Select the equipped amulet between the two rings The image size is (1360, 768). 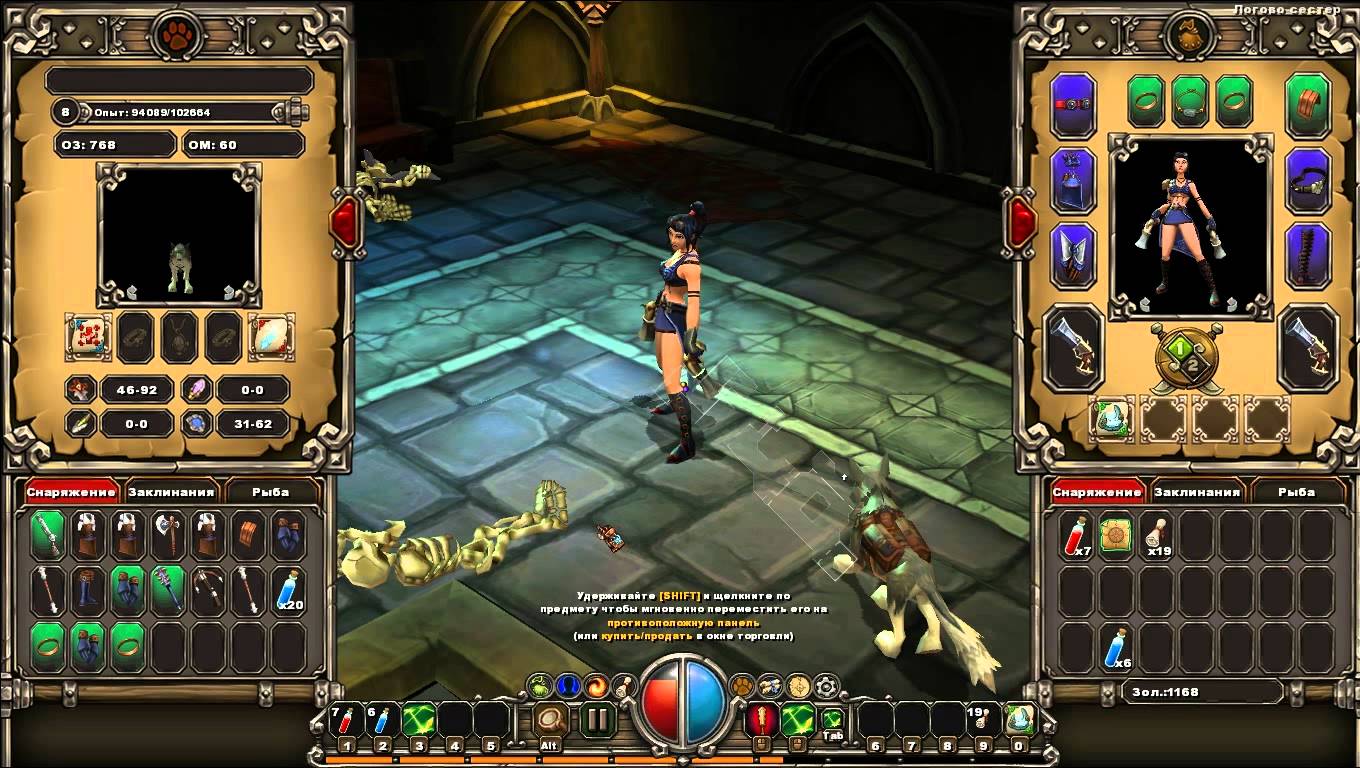click(x=1190, y=102)
